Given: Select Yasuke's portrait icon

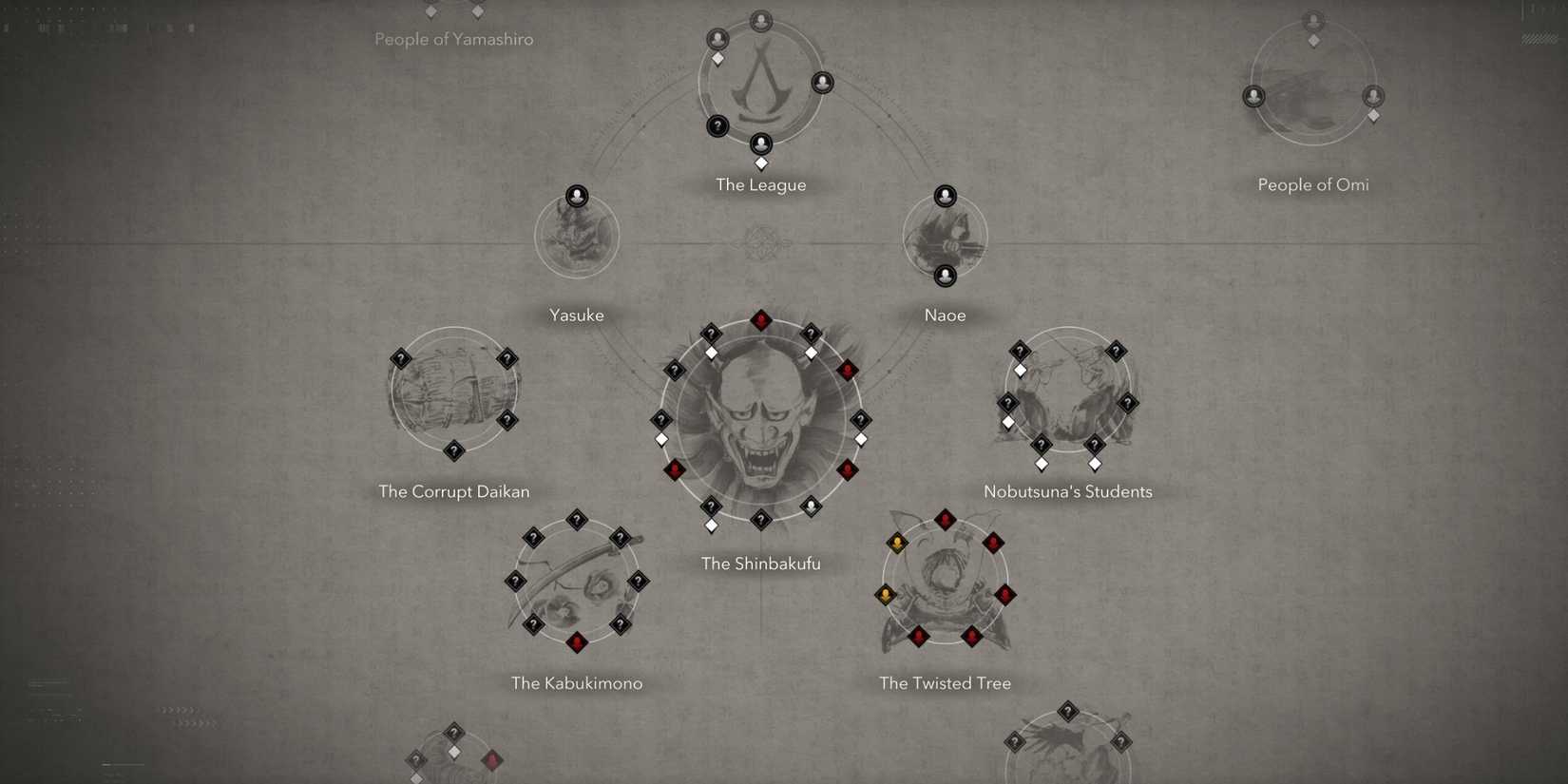Looking at the screenshot, I should [577, 196].
